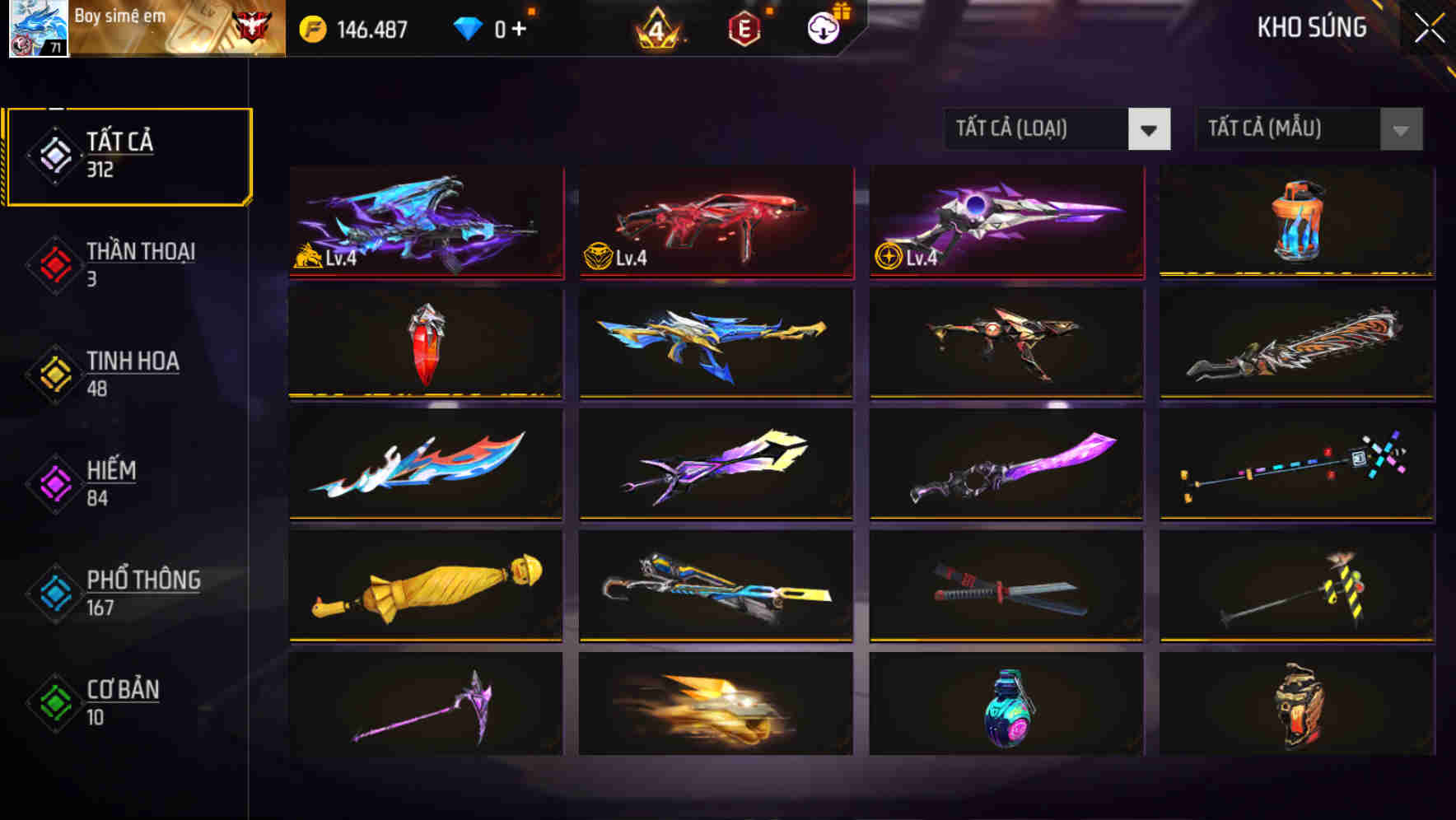1456x820 pixels.
Task: Expand the weapon type filter arrow
Action: (x=1150, y=129)
